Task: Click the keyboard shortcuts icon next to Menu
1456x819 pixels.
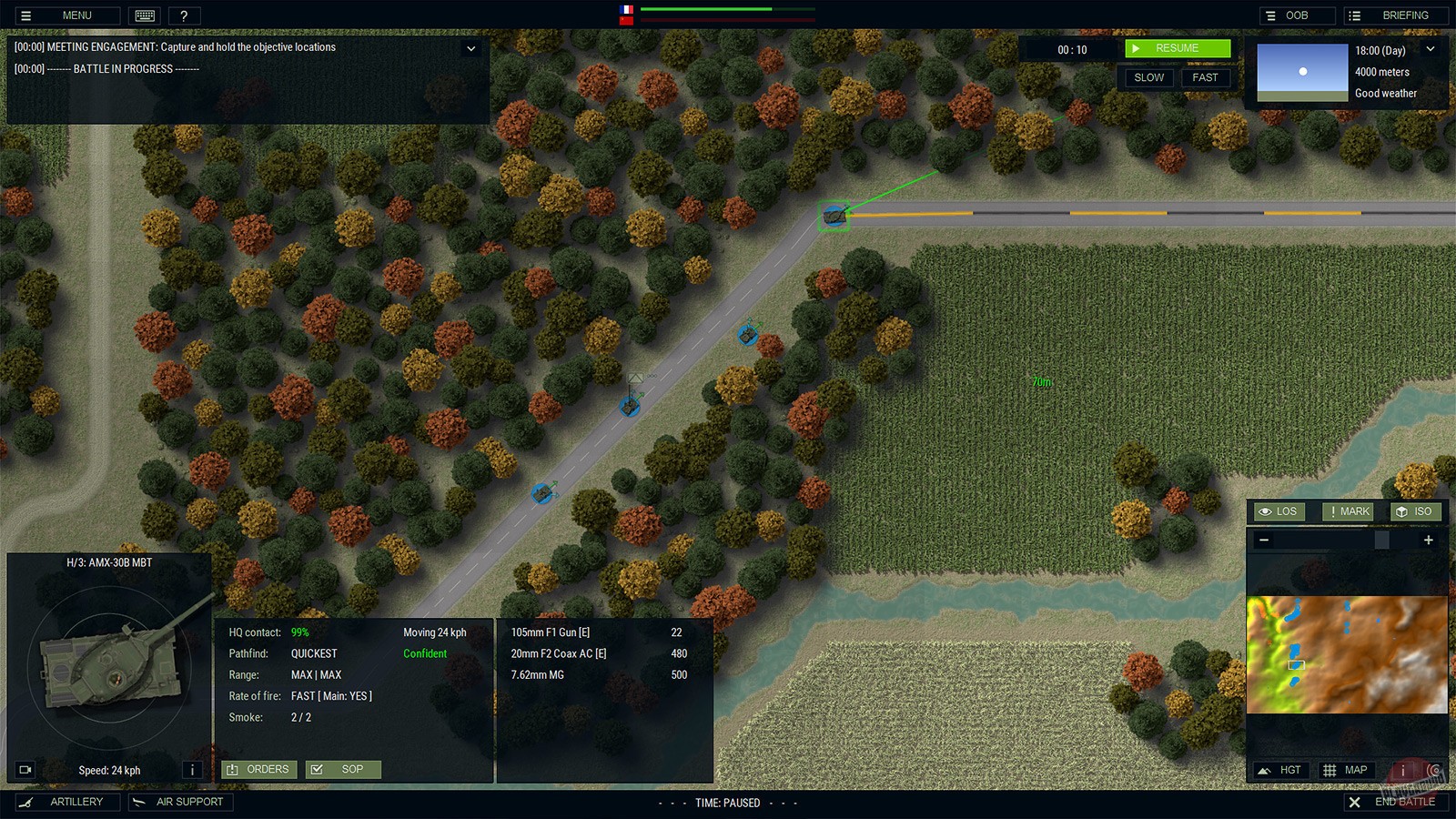Action: point(146,15)
